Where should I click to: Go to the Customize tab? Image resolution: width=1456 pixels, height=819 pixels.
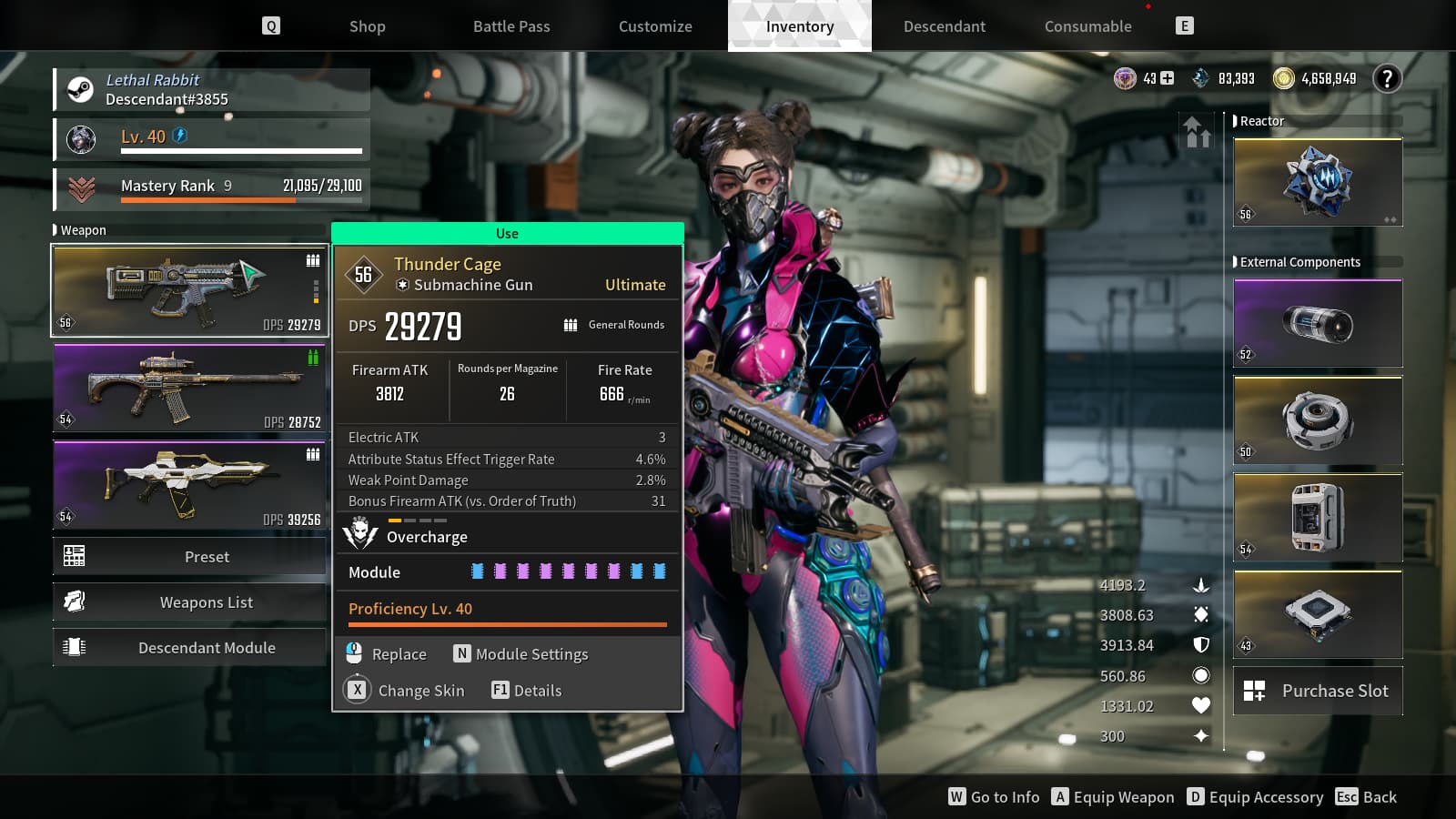(655, 26)
